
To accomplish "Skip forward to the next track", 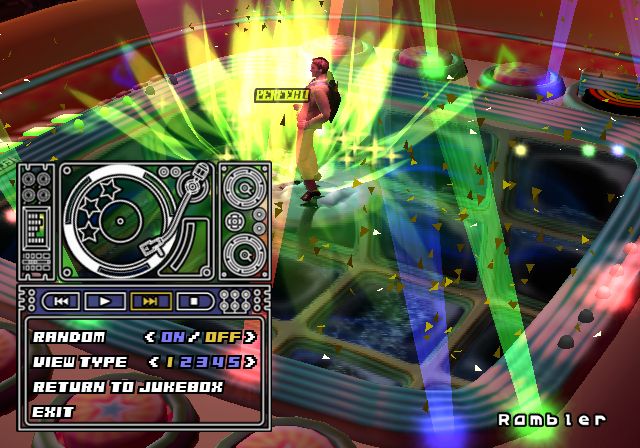I will (x=150, y=300).
